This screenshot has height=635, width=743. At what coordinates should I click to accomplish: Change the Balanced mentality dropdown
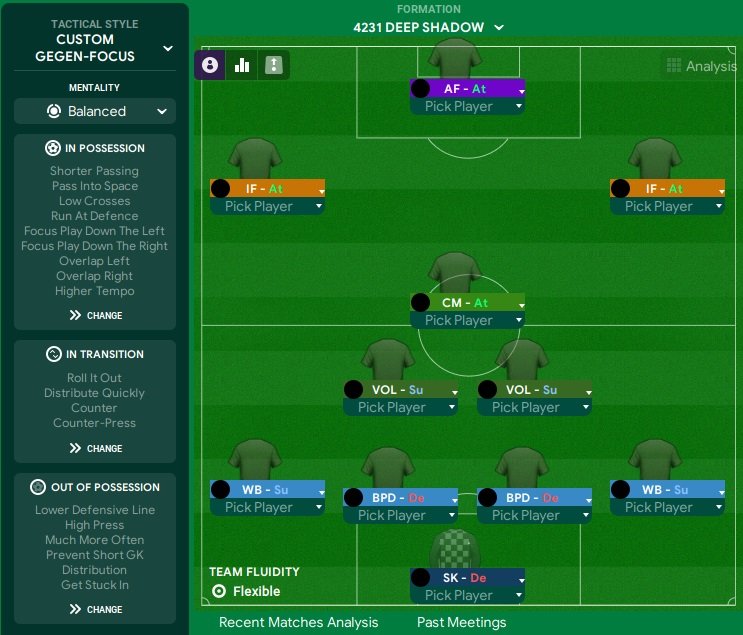point(95,111)
